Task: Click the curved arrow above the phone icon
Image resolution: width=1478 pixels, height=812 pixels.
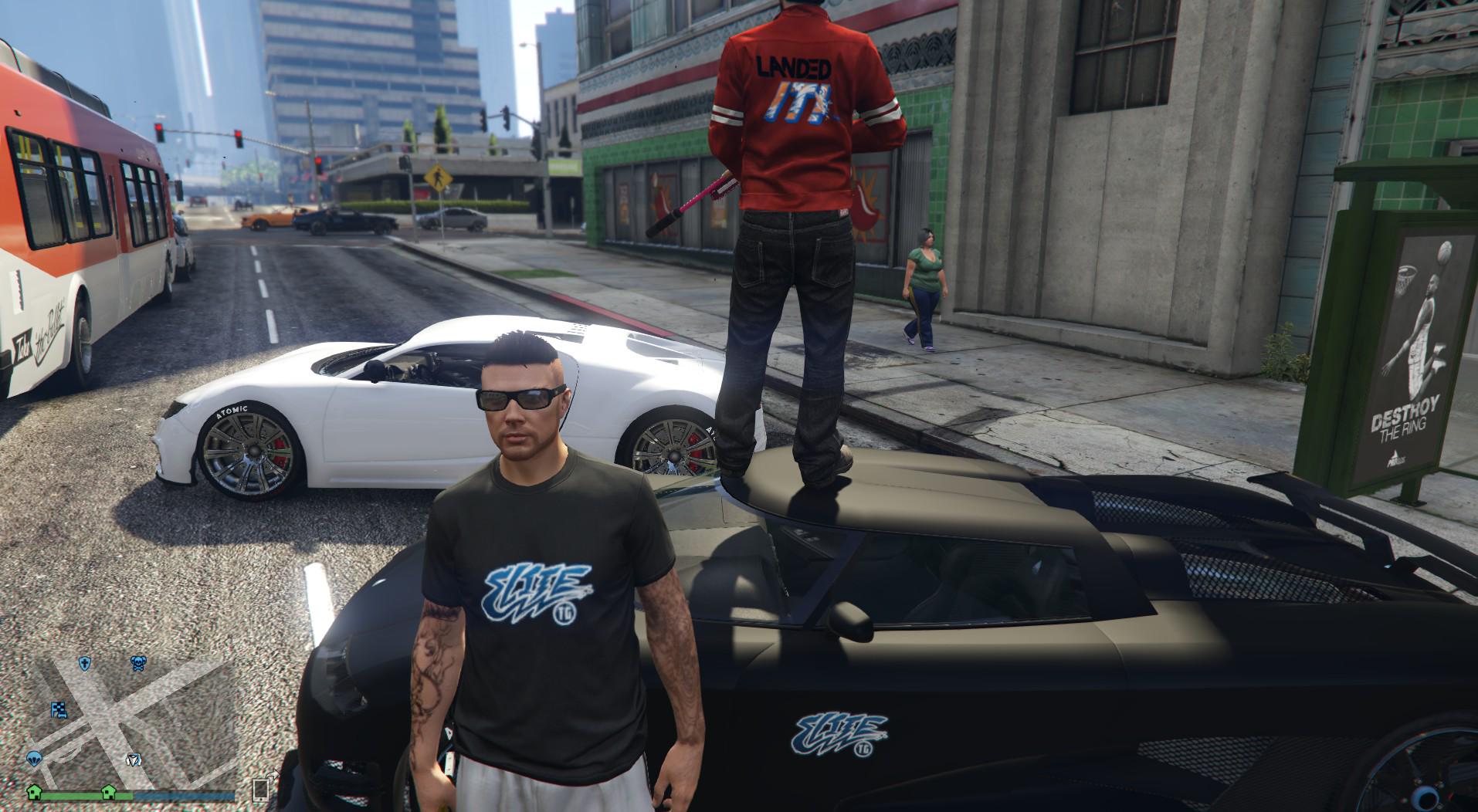Action: pyautogui.click(x=272, y=775)
